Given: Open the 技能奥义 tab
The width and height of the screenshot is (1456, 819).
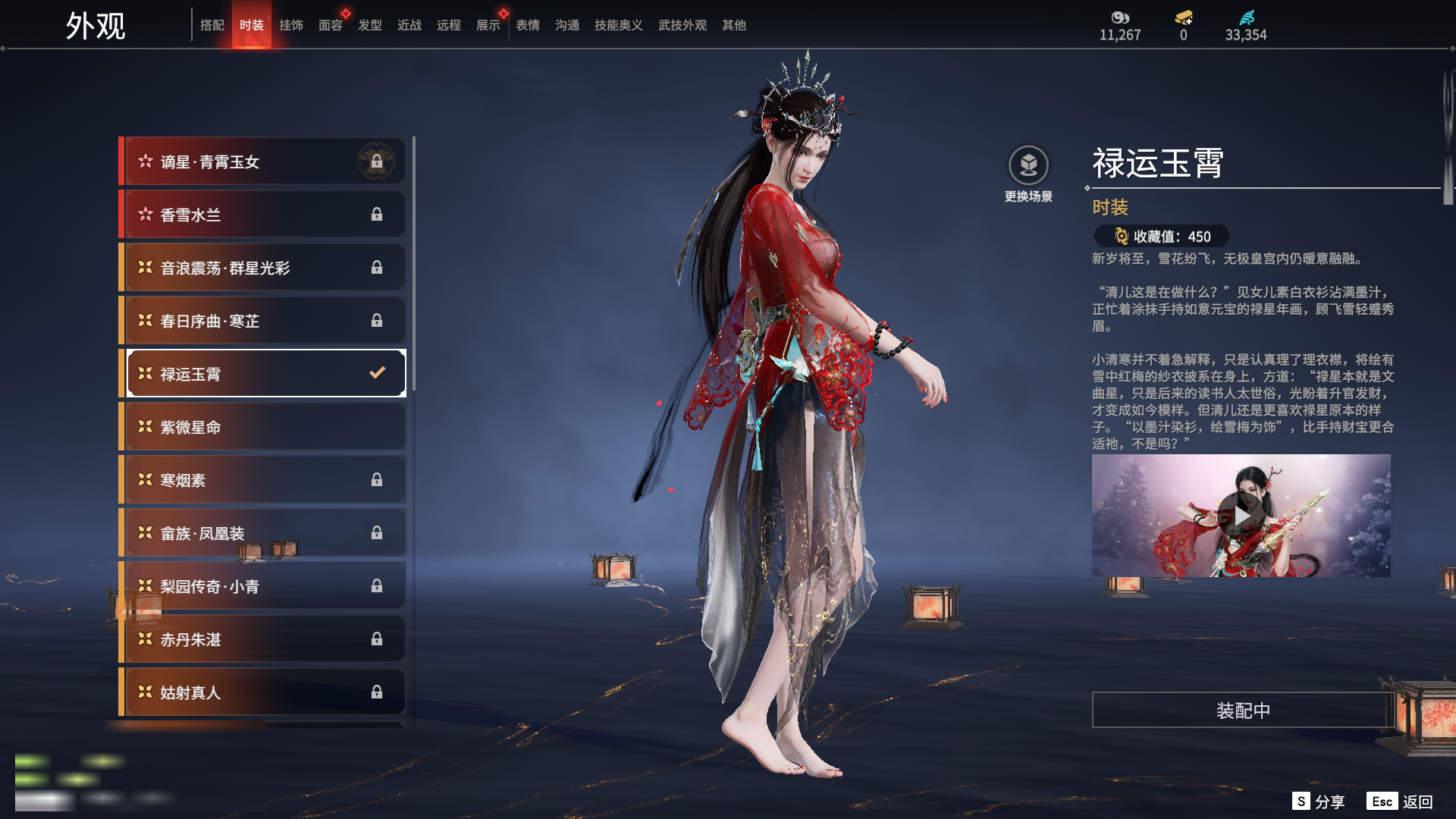Looking at the screenshot, I should 619,25.
